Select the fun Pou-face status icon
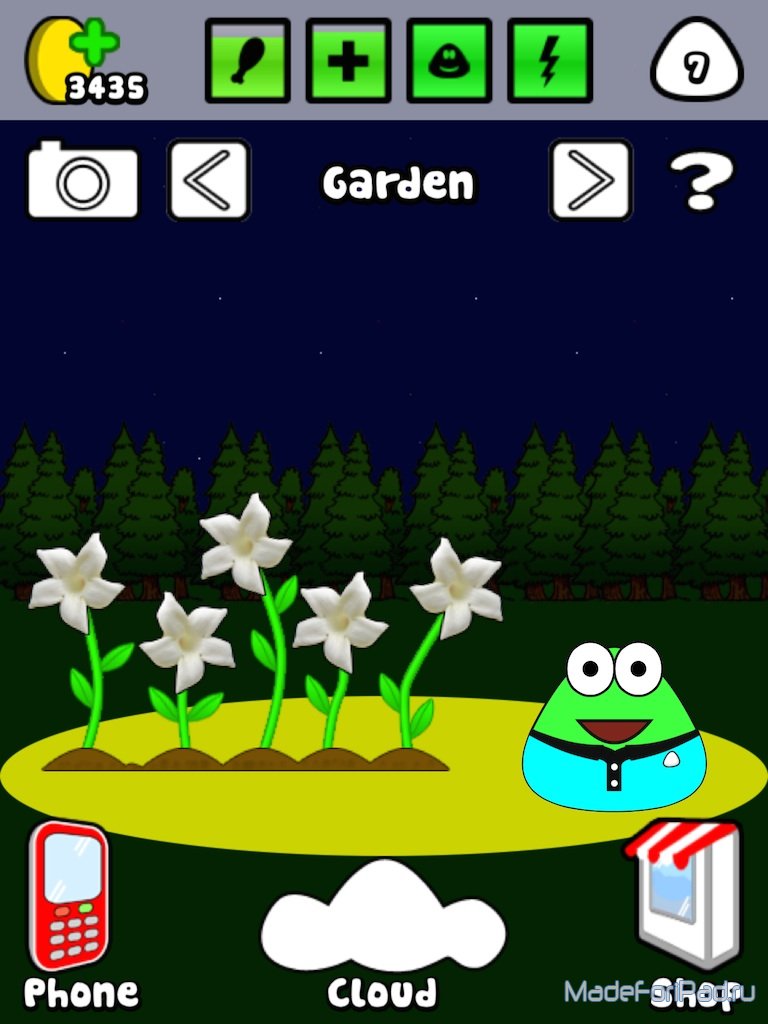 (x=449, y=60)
